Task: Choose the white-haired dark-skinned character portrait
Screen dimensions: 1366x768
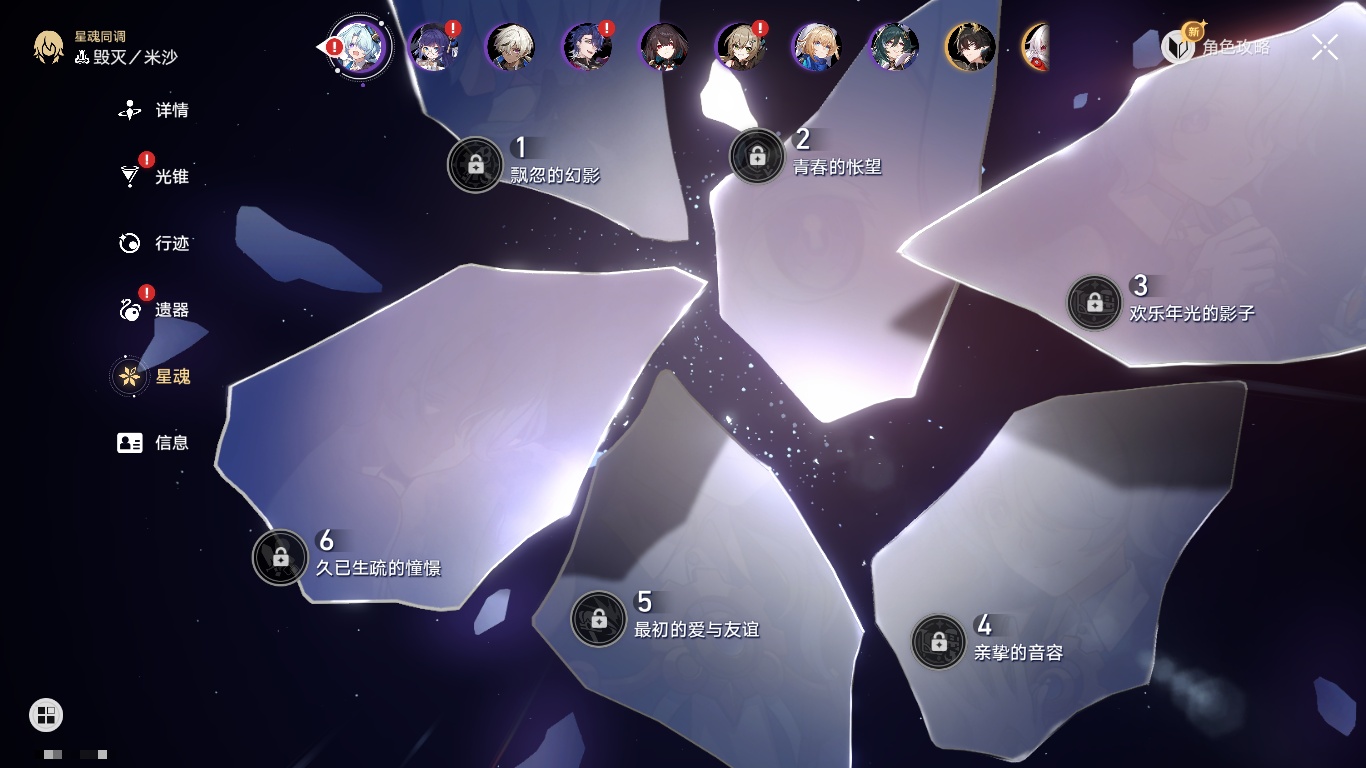Action: [510, 47]
